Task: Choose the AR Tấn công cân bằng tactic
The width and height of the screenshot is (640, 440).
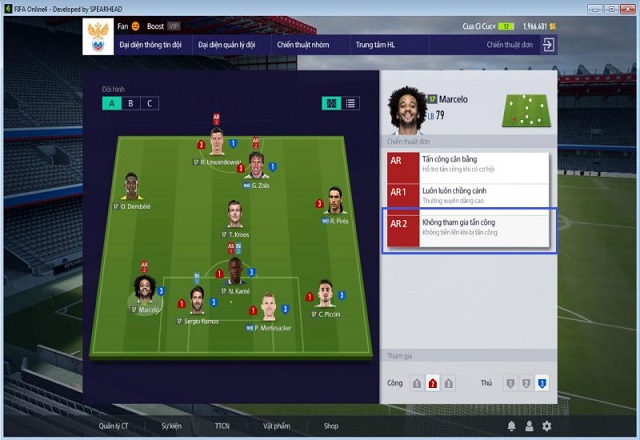Action: pyautogui.click(x=468, y=165)
